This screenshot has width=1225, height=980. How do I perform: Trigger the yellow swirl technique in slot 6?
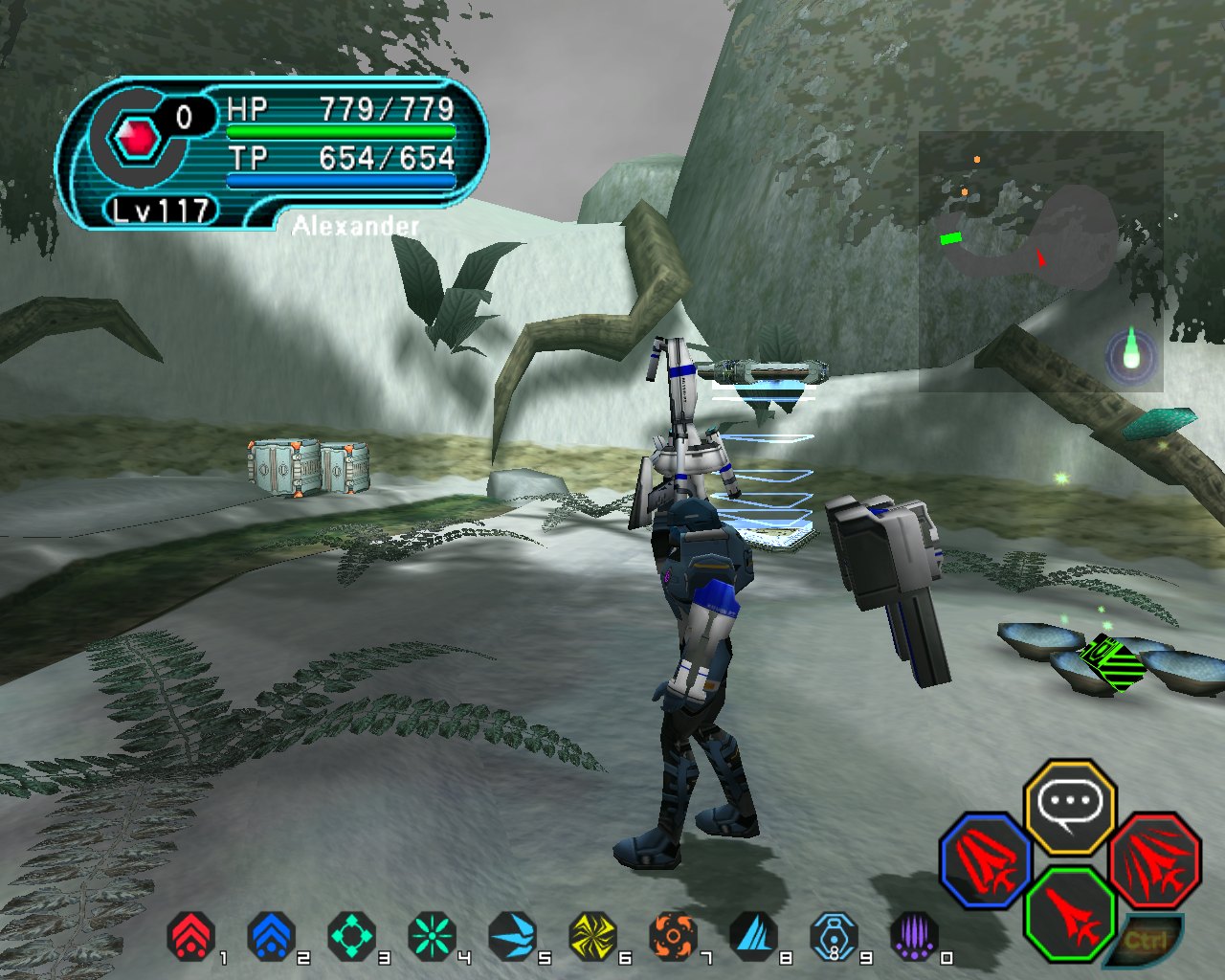pyautogui.click(x=592, y=936)
